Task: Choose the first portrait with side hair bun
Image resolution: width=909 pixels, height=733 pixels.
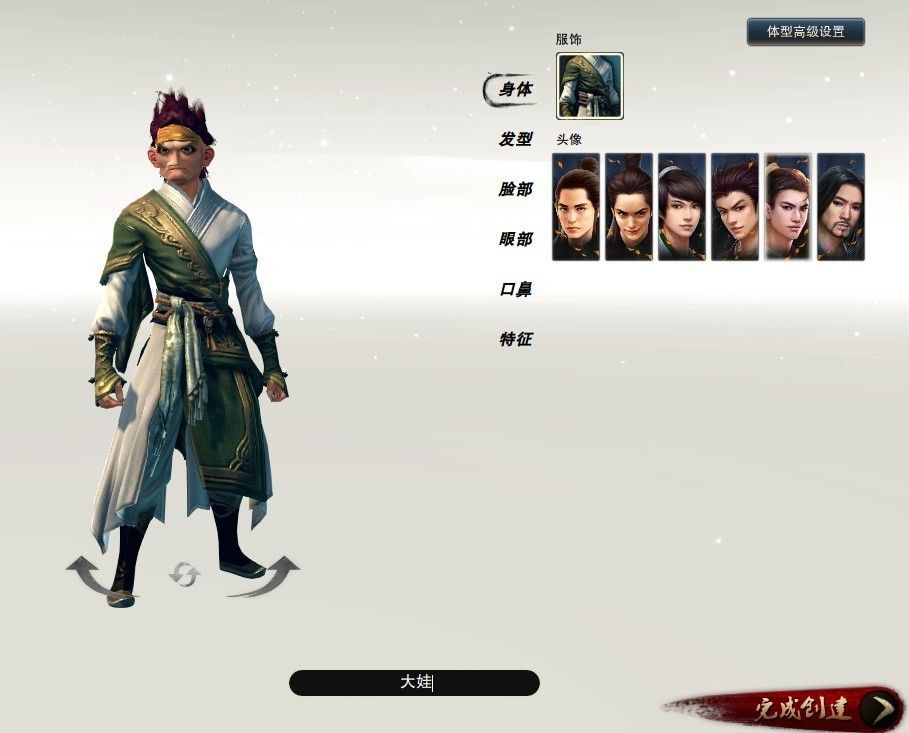Action: pos(576,207)
